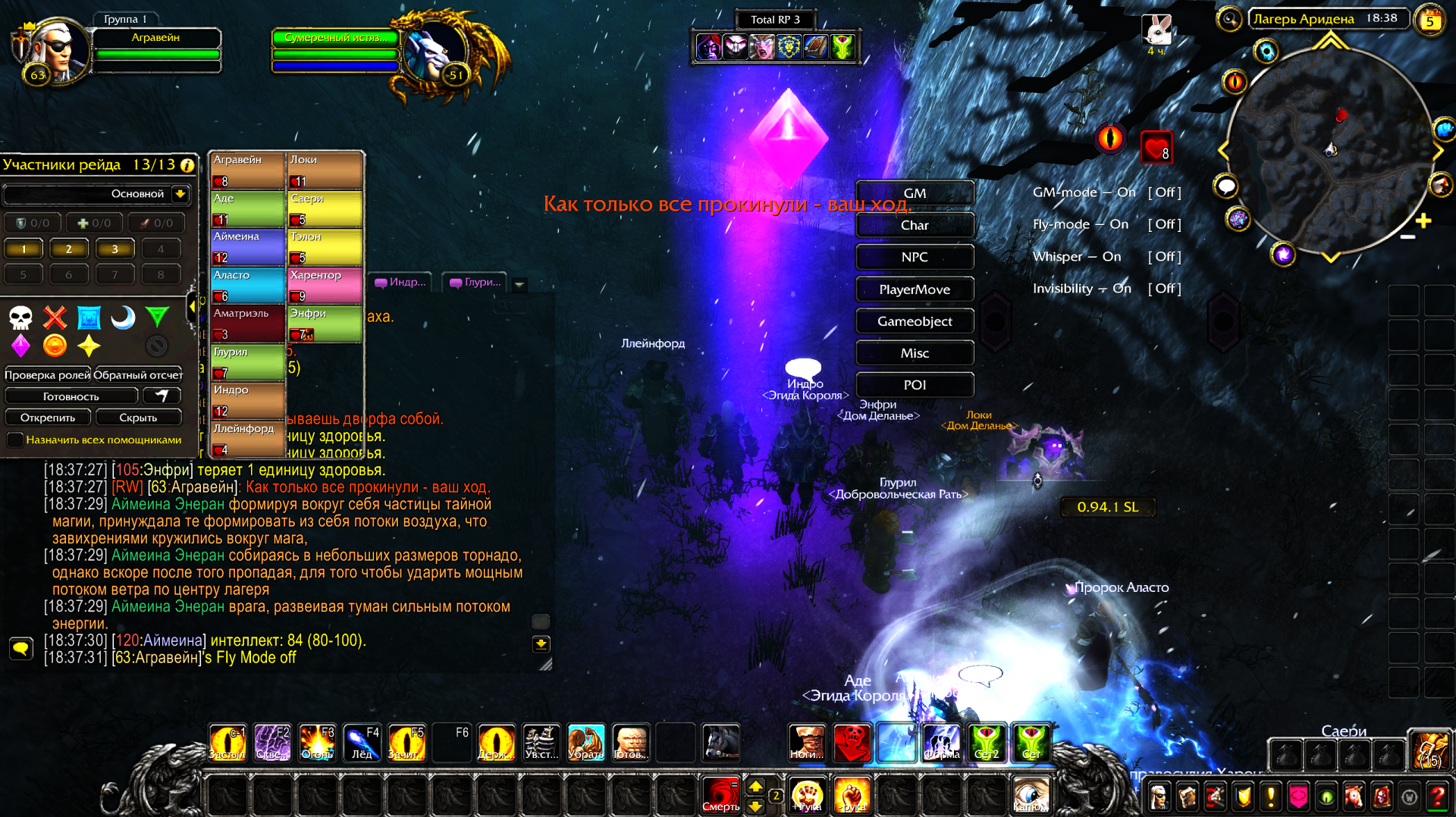Screen dimensions: 1456x817
Task: Click the NPC menu button
Action: click(915, 257)
